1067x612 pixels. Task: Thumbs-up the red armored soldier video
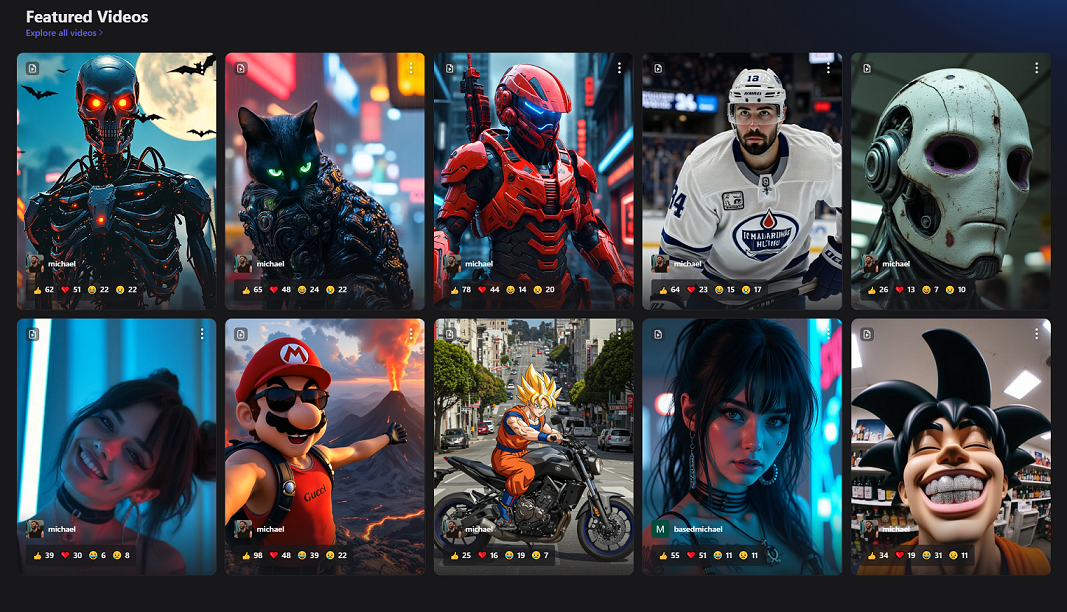455,290
